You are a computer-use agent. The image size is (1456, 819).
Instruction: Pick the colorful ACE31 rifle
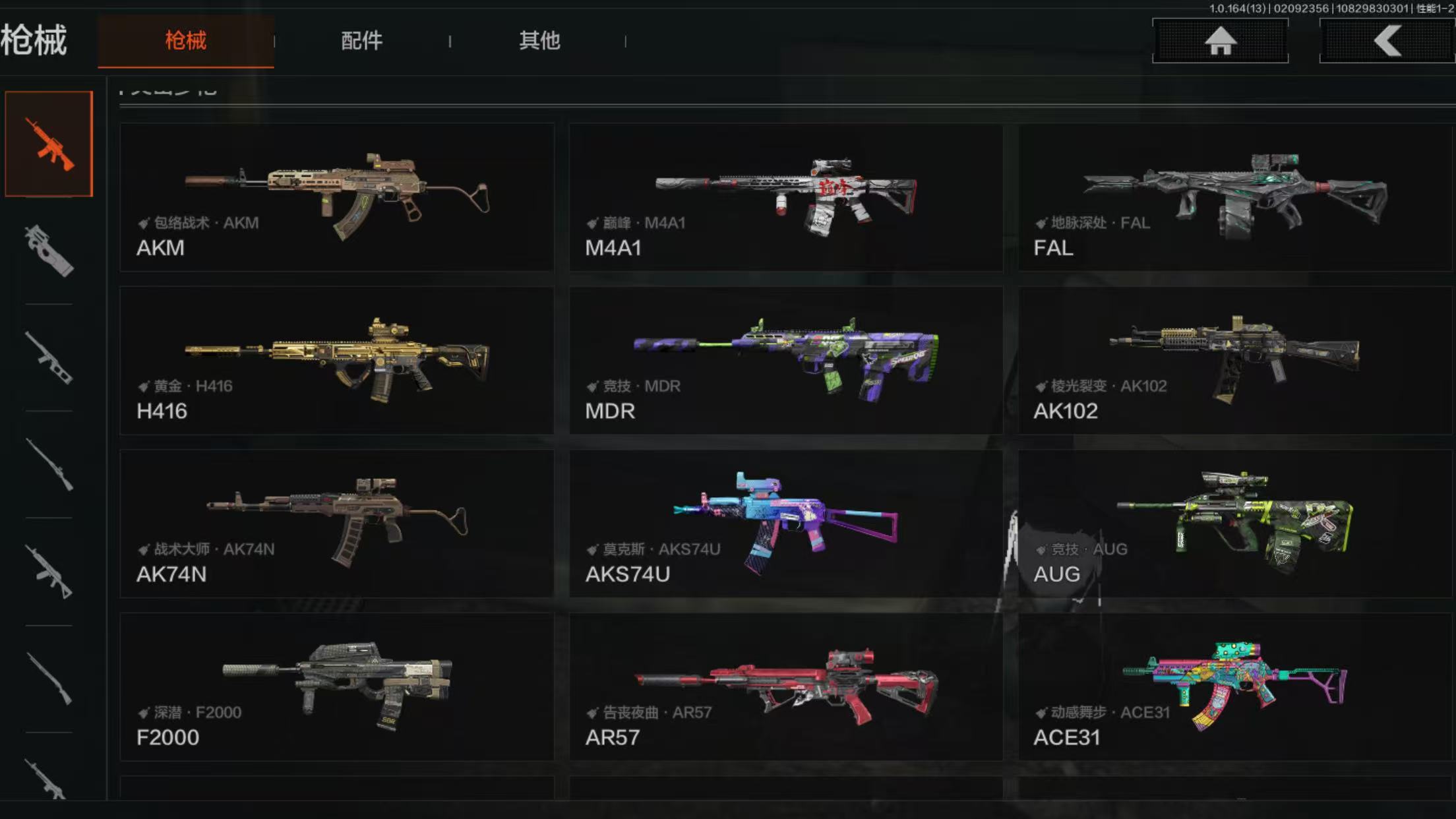pyautogui.click(x=1234, y=686)
